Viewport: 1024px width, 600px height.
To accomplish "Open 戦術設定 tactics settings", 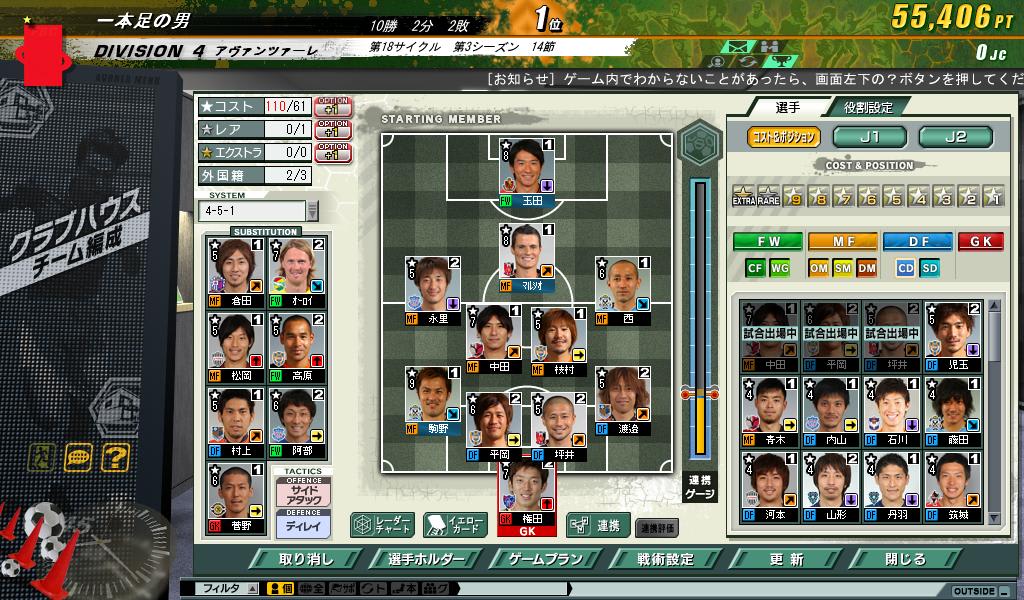I will [x=665, y=559].
